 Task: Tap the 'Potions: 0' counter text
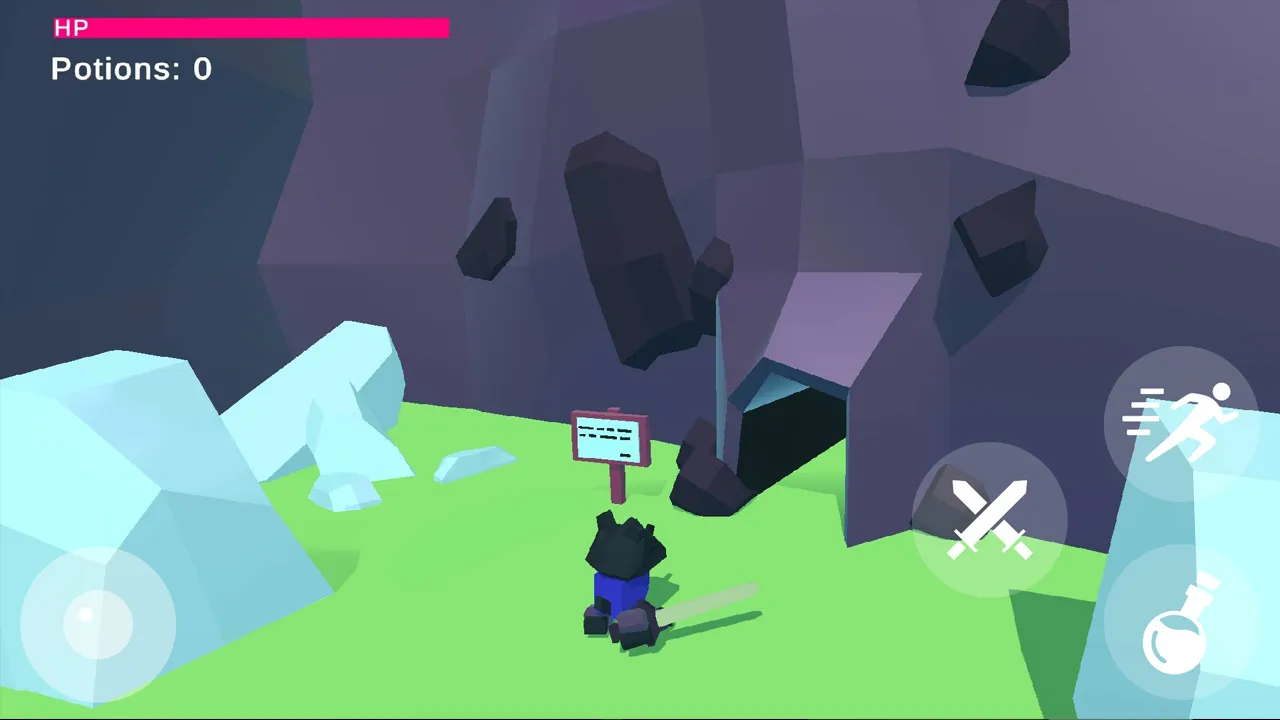(x=131, y=68)
